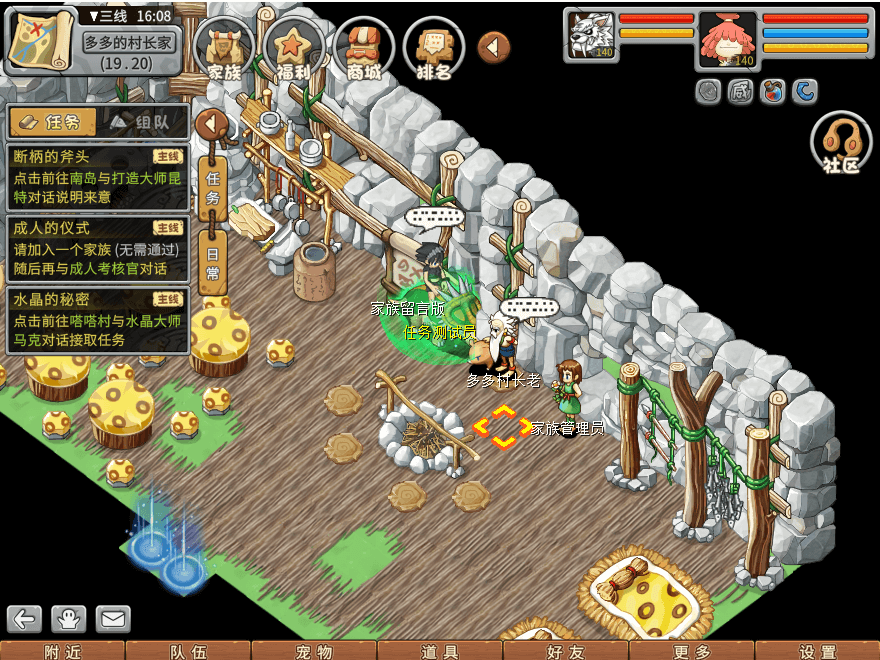
Task: Open the 宠物 pet menu
Action: coord(314,651)
